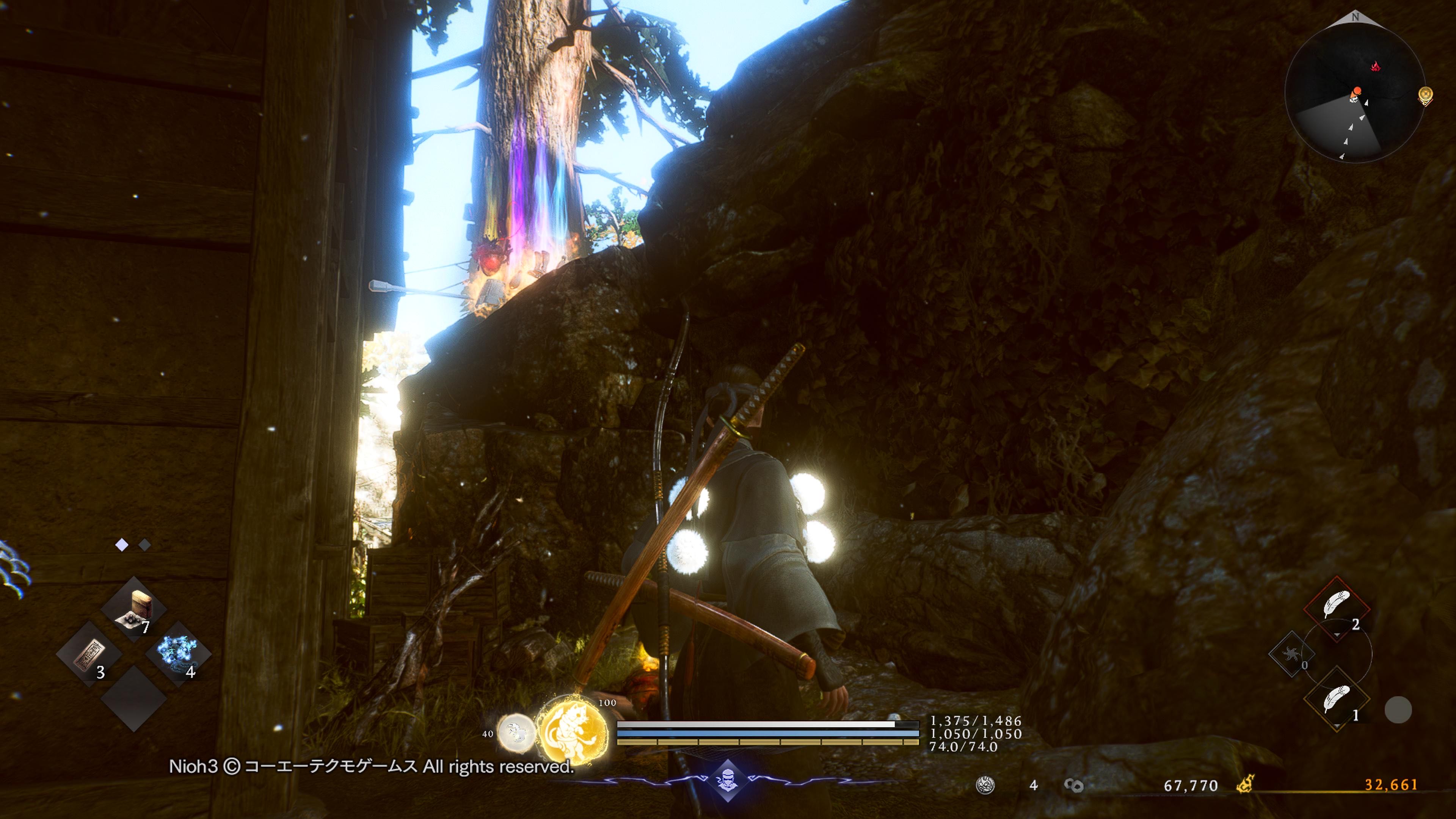Select the gold objective marker beside minimap
1456x819 pixels.
(1426, 96)
